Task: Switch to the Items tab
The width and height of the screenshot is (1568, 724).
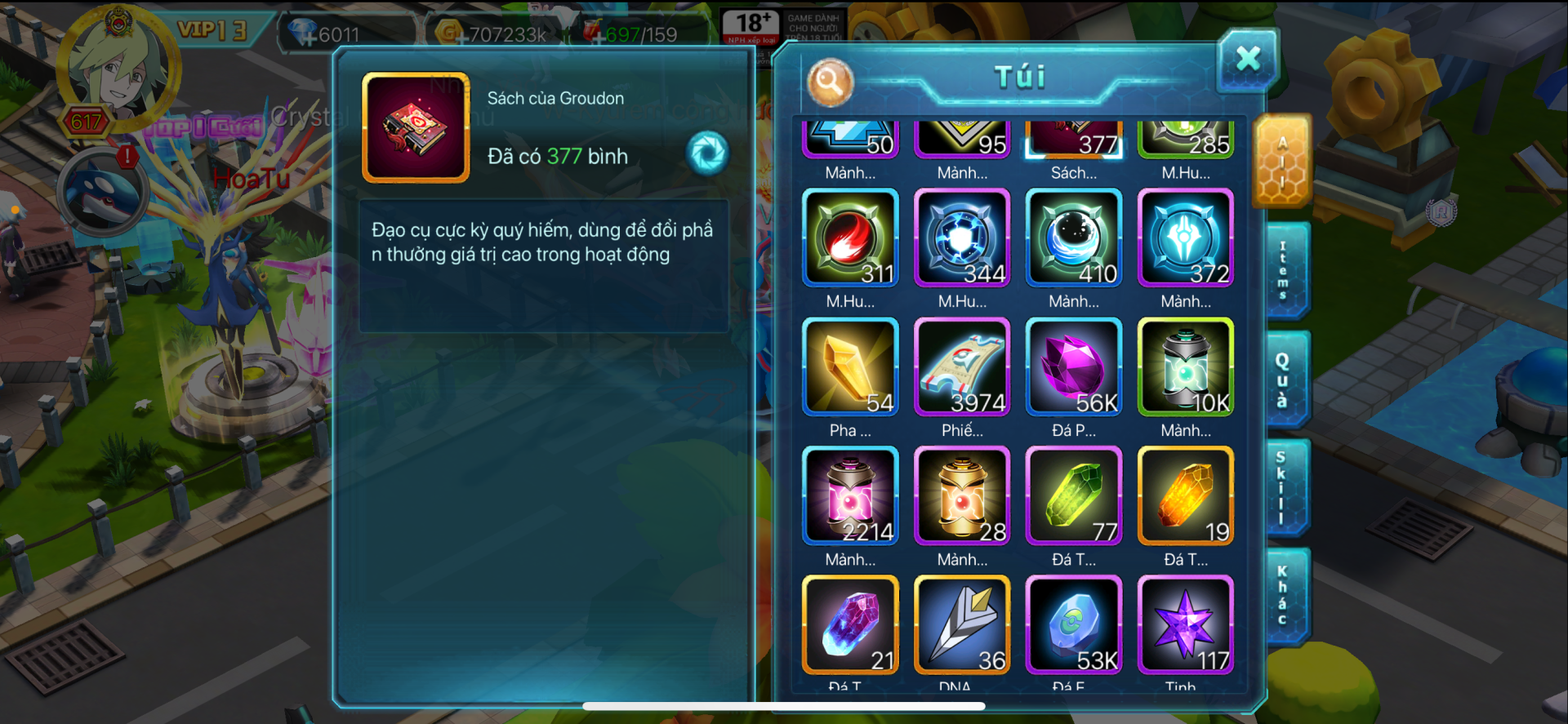Action: coord(1284,270)
